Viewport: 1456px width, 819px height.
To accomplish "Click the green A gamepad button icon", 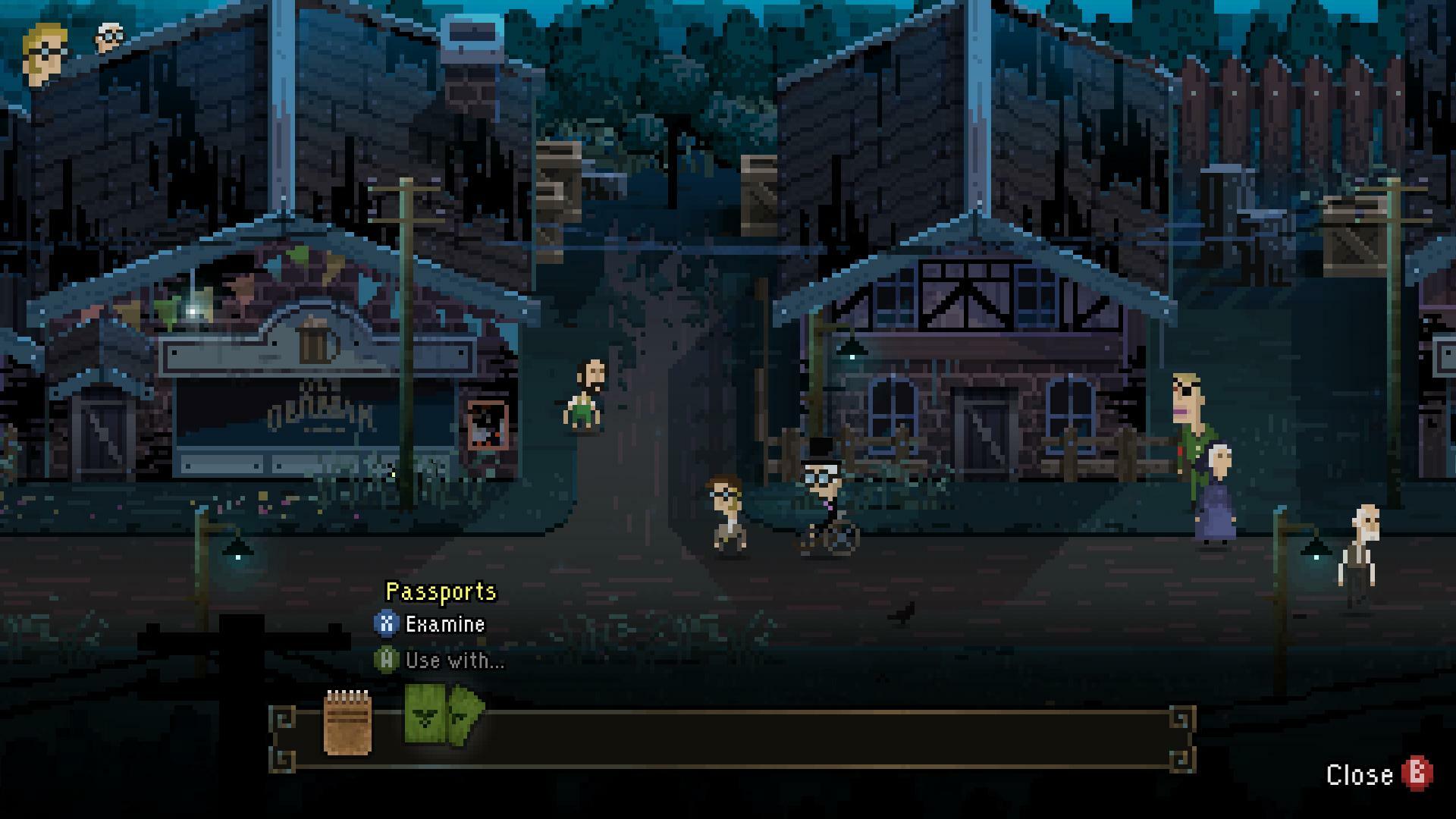I will click(388, 661).
